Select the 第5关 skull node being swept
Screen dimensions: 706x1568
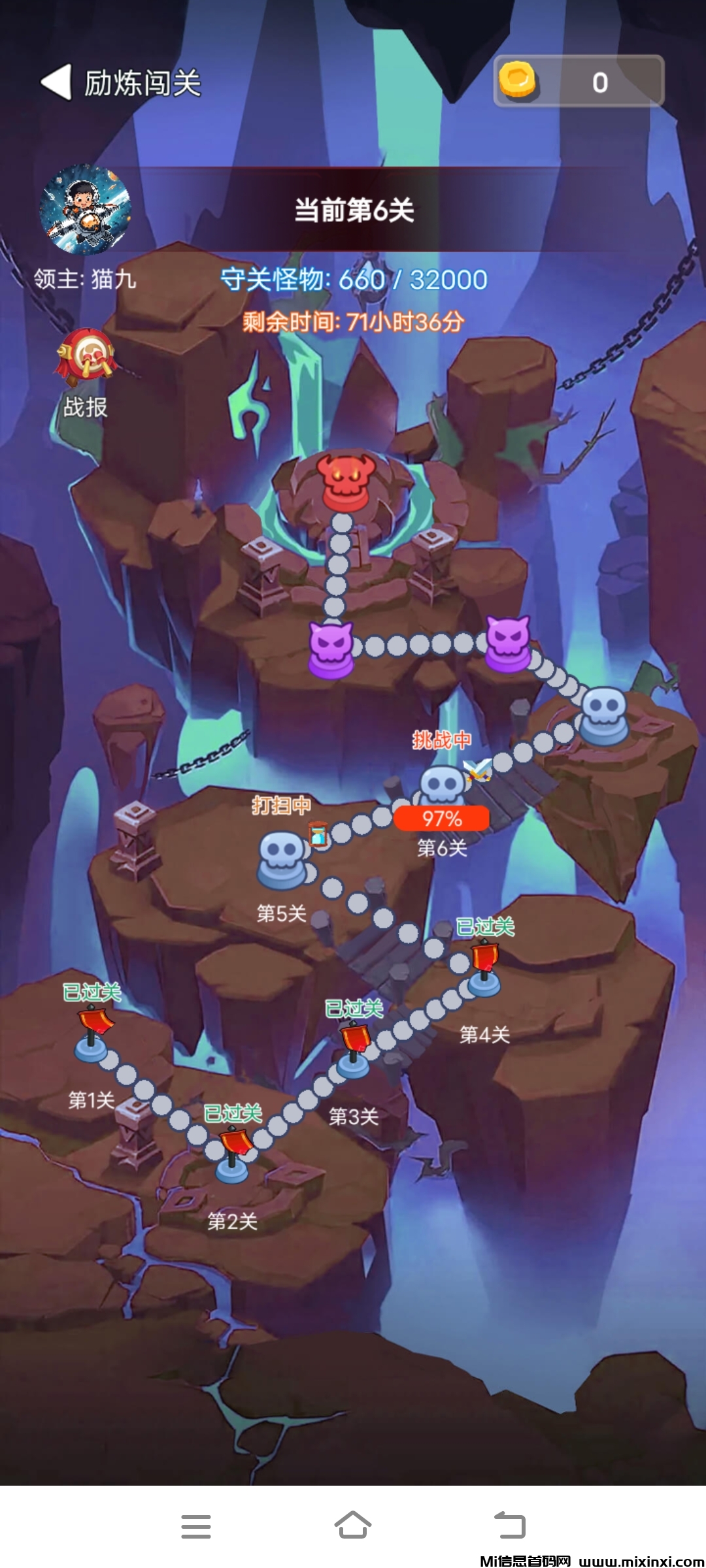pyautogui.click(x=282, y=858)
